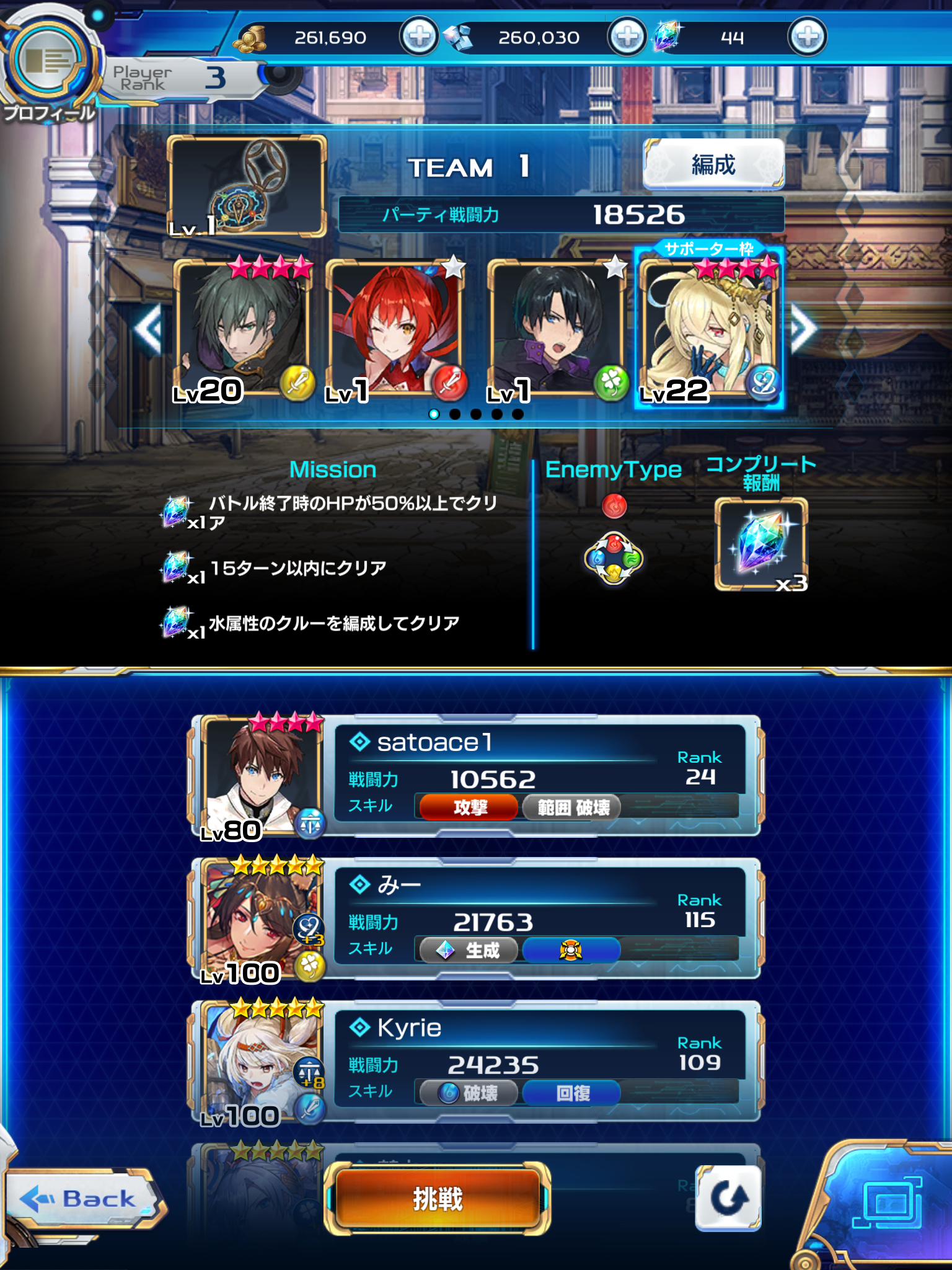
Task: Open the 編成 team formation screen
Action: [x=713, y=164]
